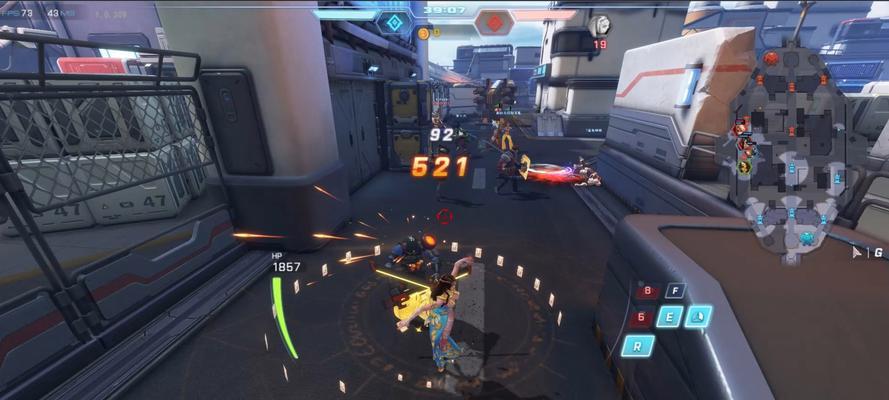Select the red base marker on the minimap
Screen dimensions: 889x400
[x=771, y=58]
